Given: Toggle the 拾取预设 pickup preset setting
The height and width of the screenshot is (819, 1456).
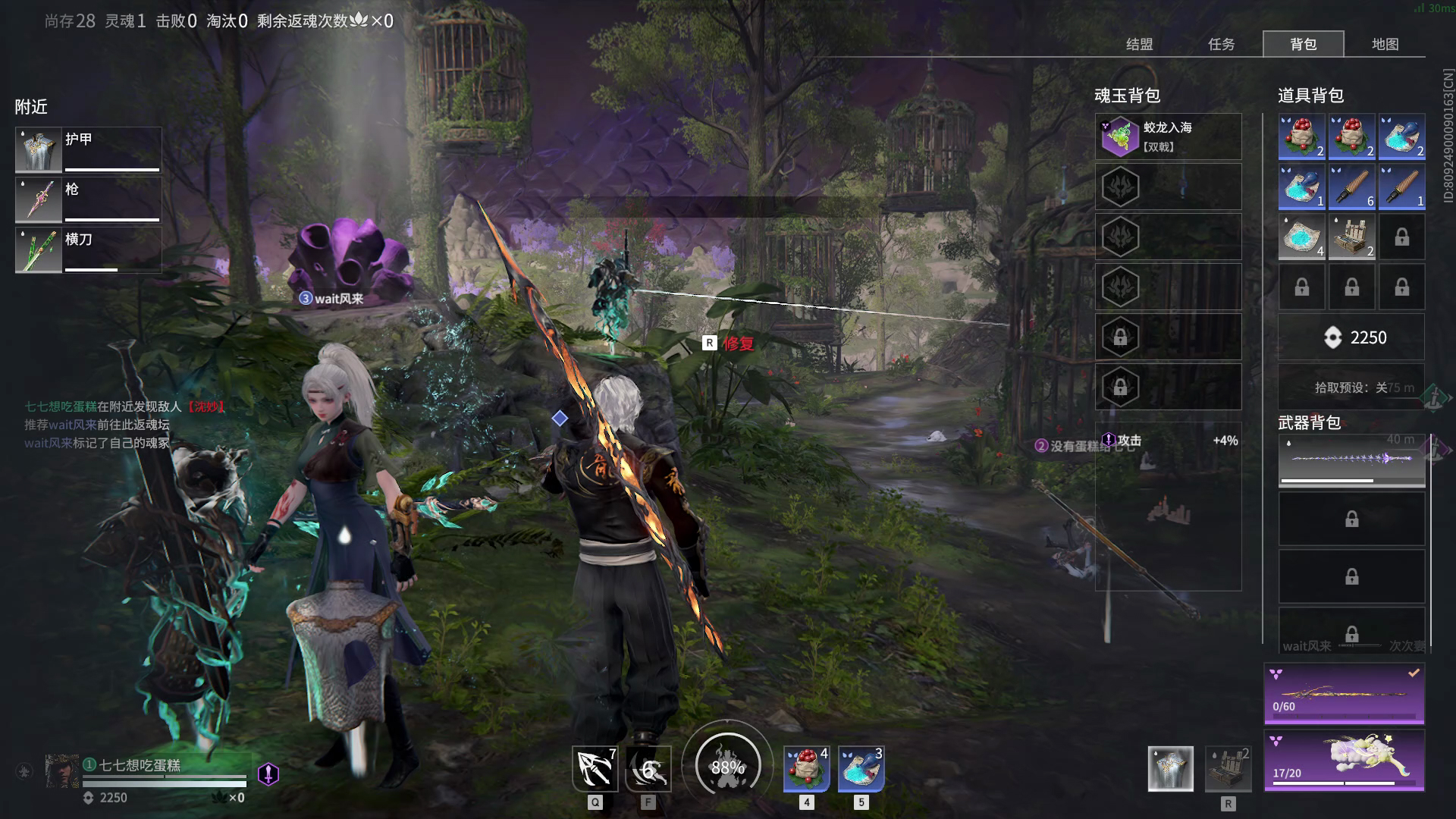Looking at the screenshot, I should [1351, 388].
